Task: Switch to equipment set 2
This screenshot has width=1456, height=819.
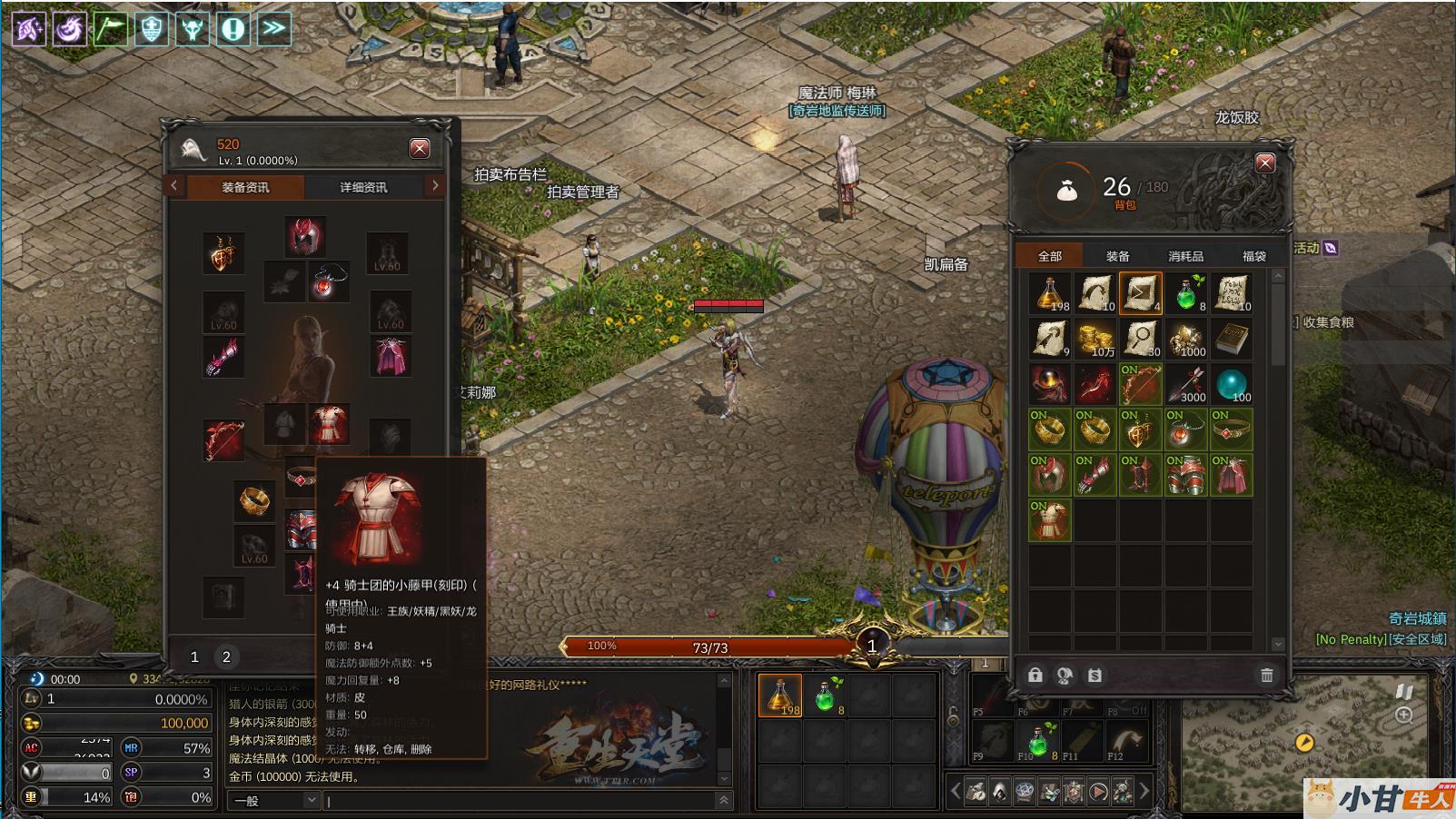Action: click(226, 656)
